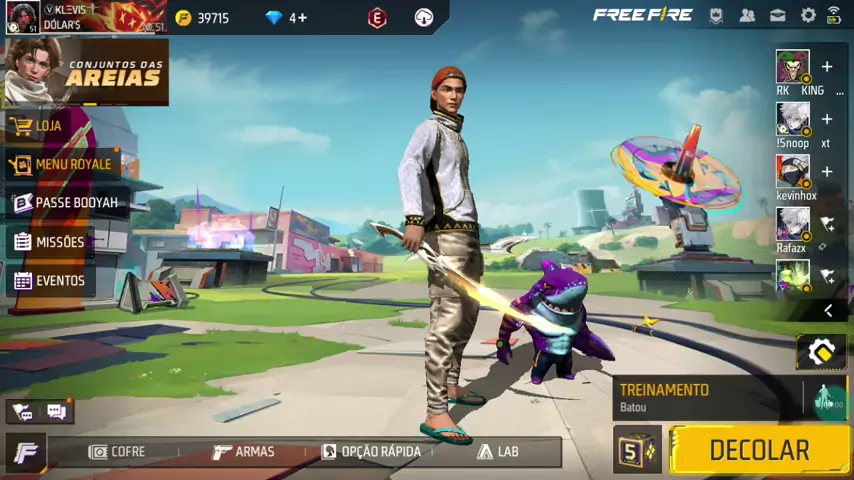This screenshot has width=854, height=480.
Task: Open the settings gear at top
Action: coord(807,16)
